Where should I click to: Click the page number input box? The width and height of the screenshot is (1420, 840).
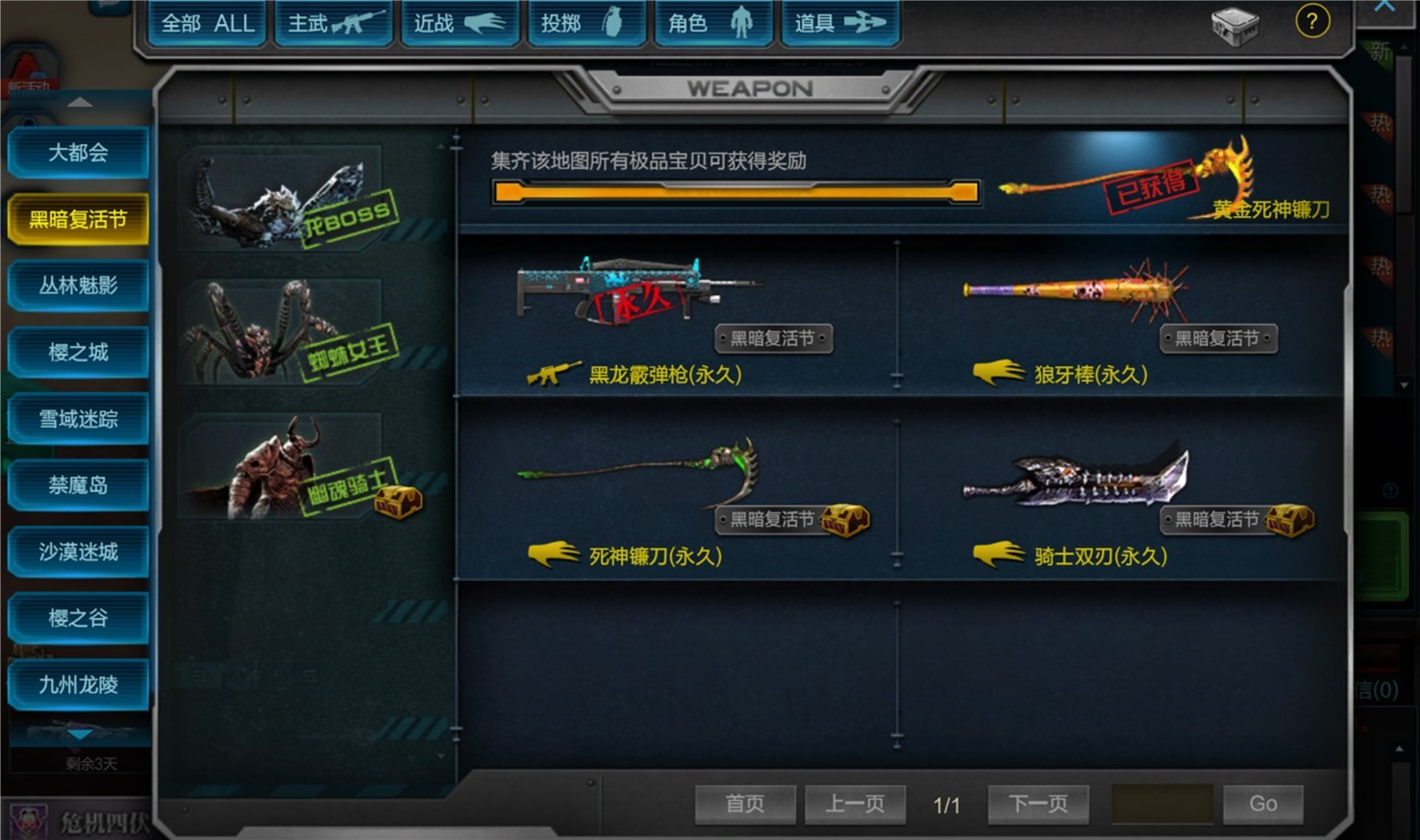[1161, 803]
